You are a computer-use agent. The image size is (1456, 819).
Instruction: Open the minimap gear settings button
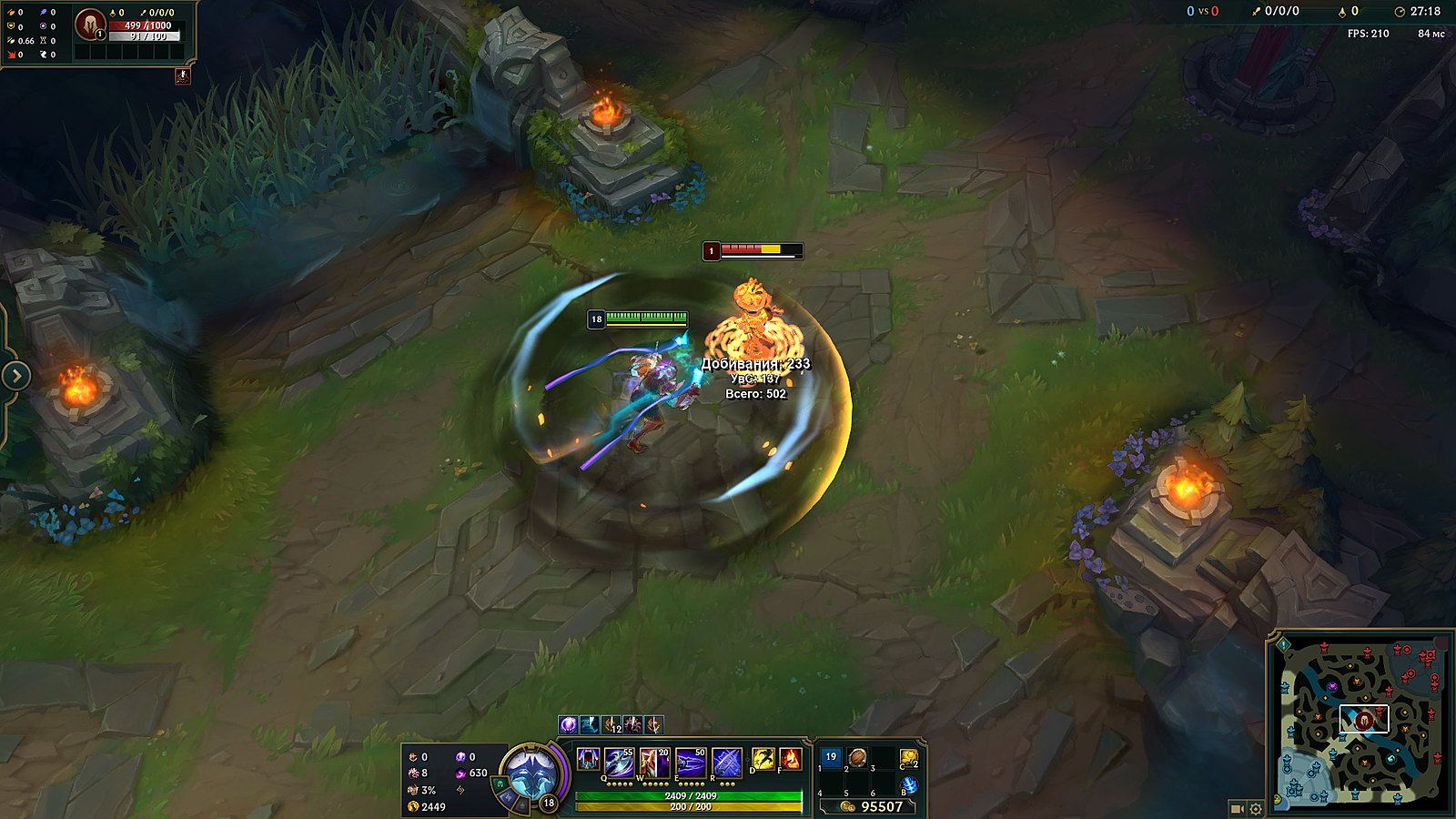(x=1256, y=808)
